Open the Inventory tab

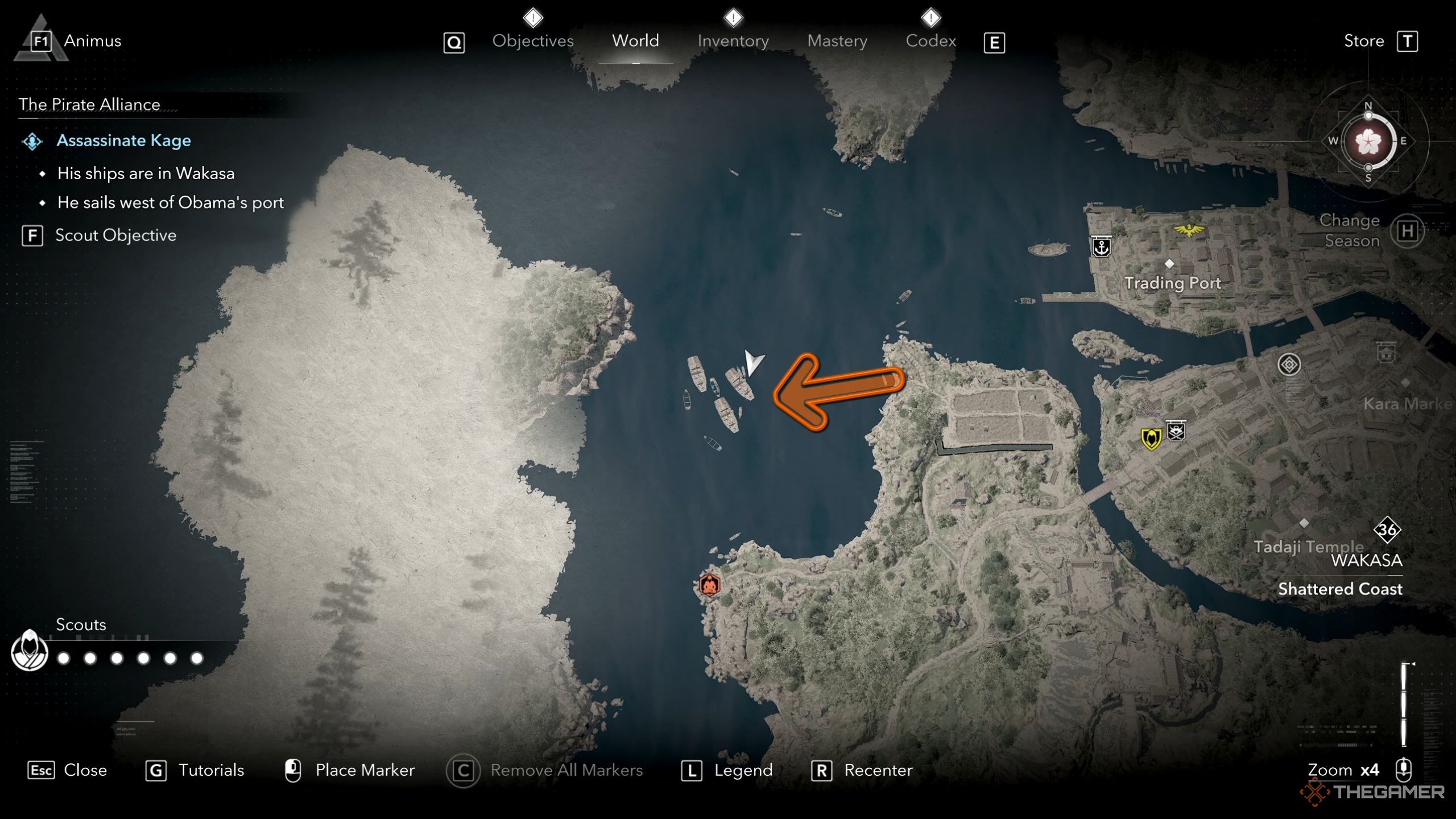(733, 41)
